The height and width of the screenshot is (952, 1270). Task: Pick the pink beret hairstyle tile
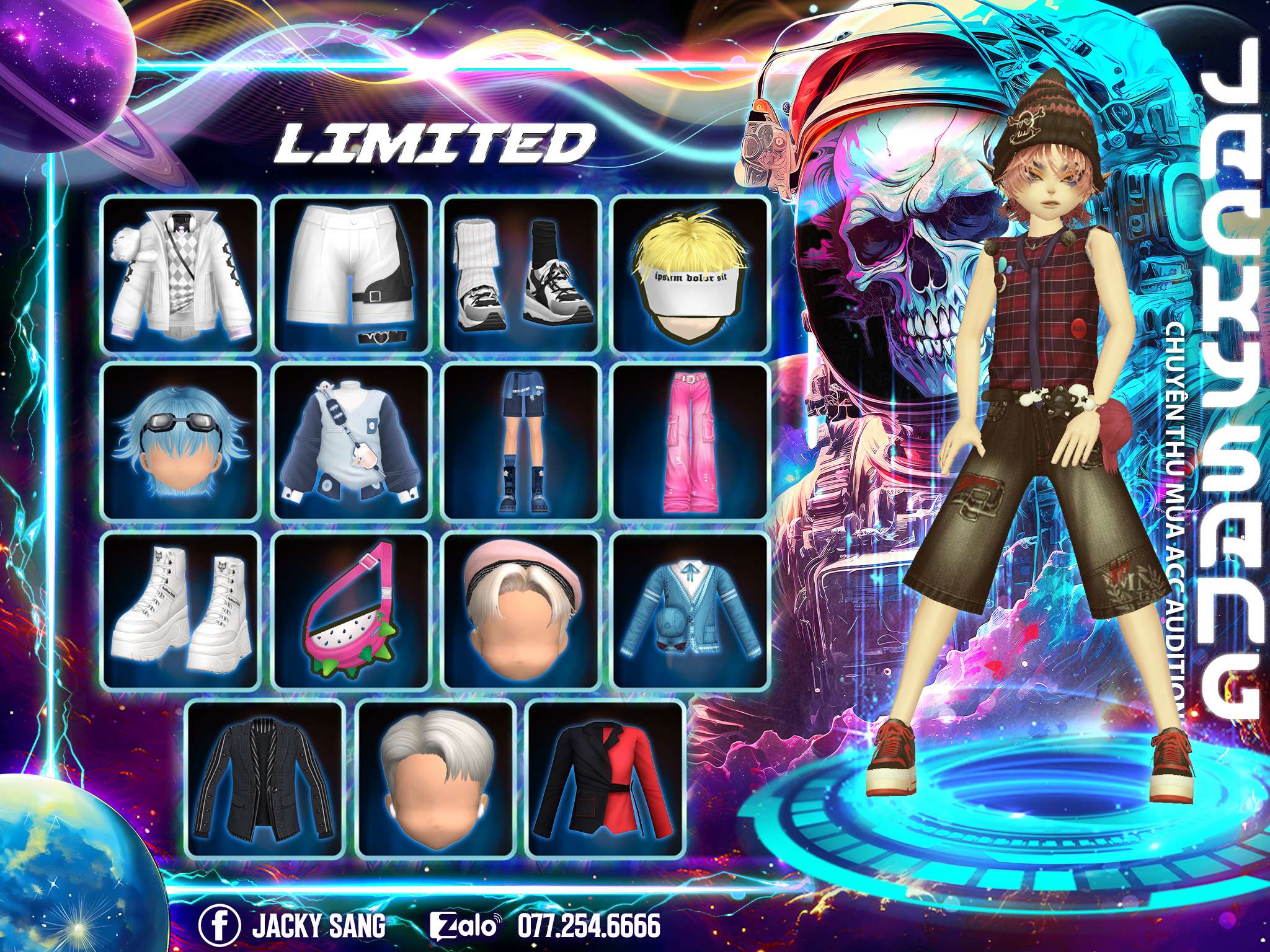(522, 611)
